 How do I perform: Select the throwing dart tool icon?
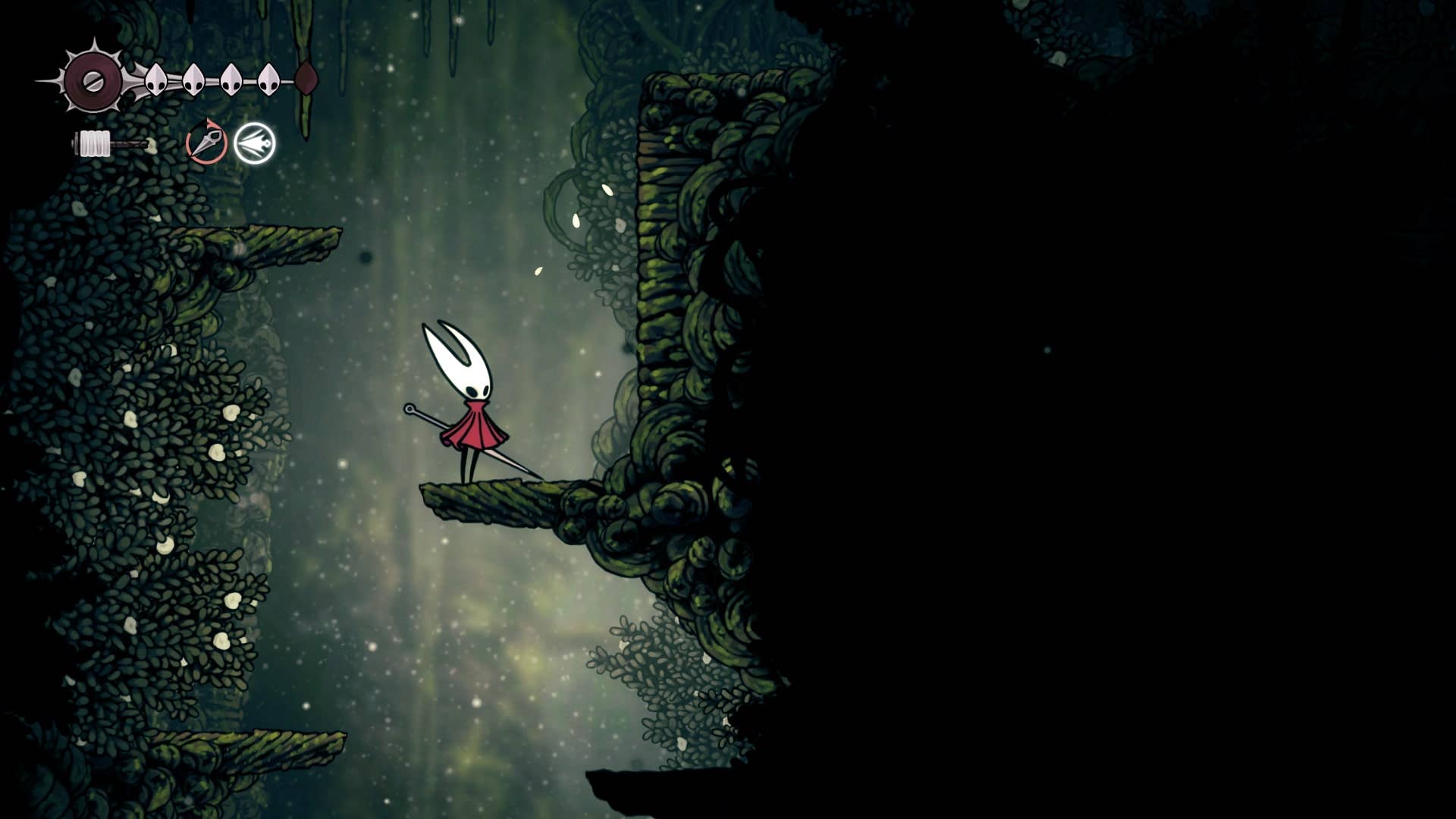point(206,142)
